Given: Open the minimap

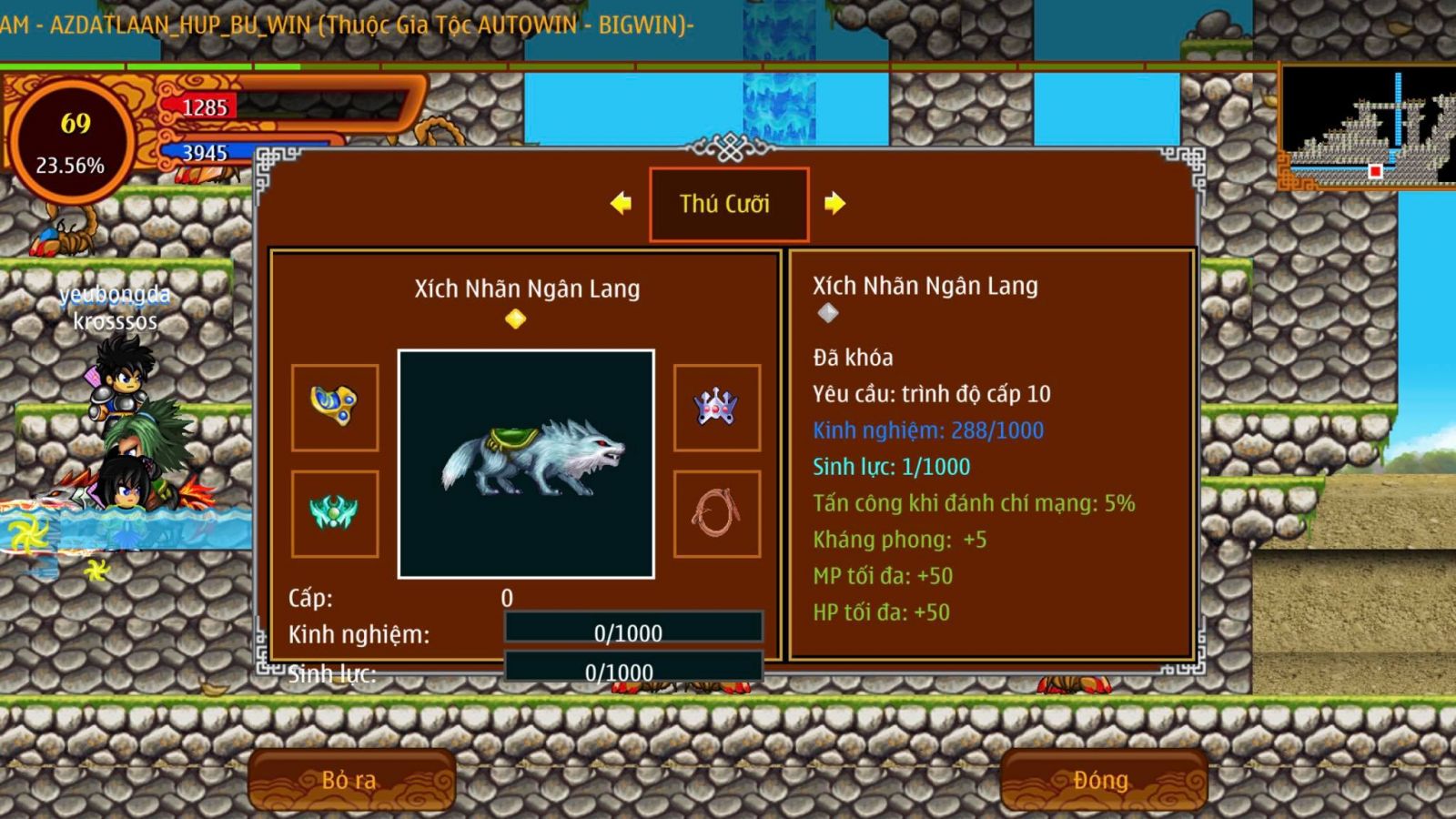Looking at the screenshot, I should 1367,126.
